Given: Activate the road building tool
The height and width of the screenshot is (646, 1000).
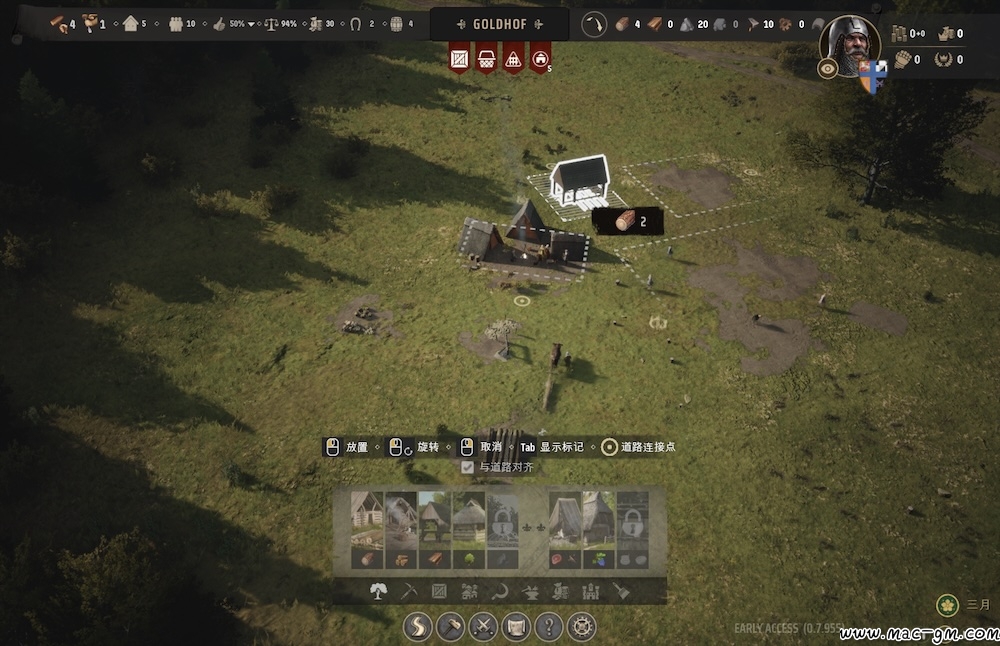Looking at the screenshot, I should (x=418, y=627).
